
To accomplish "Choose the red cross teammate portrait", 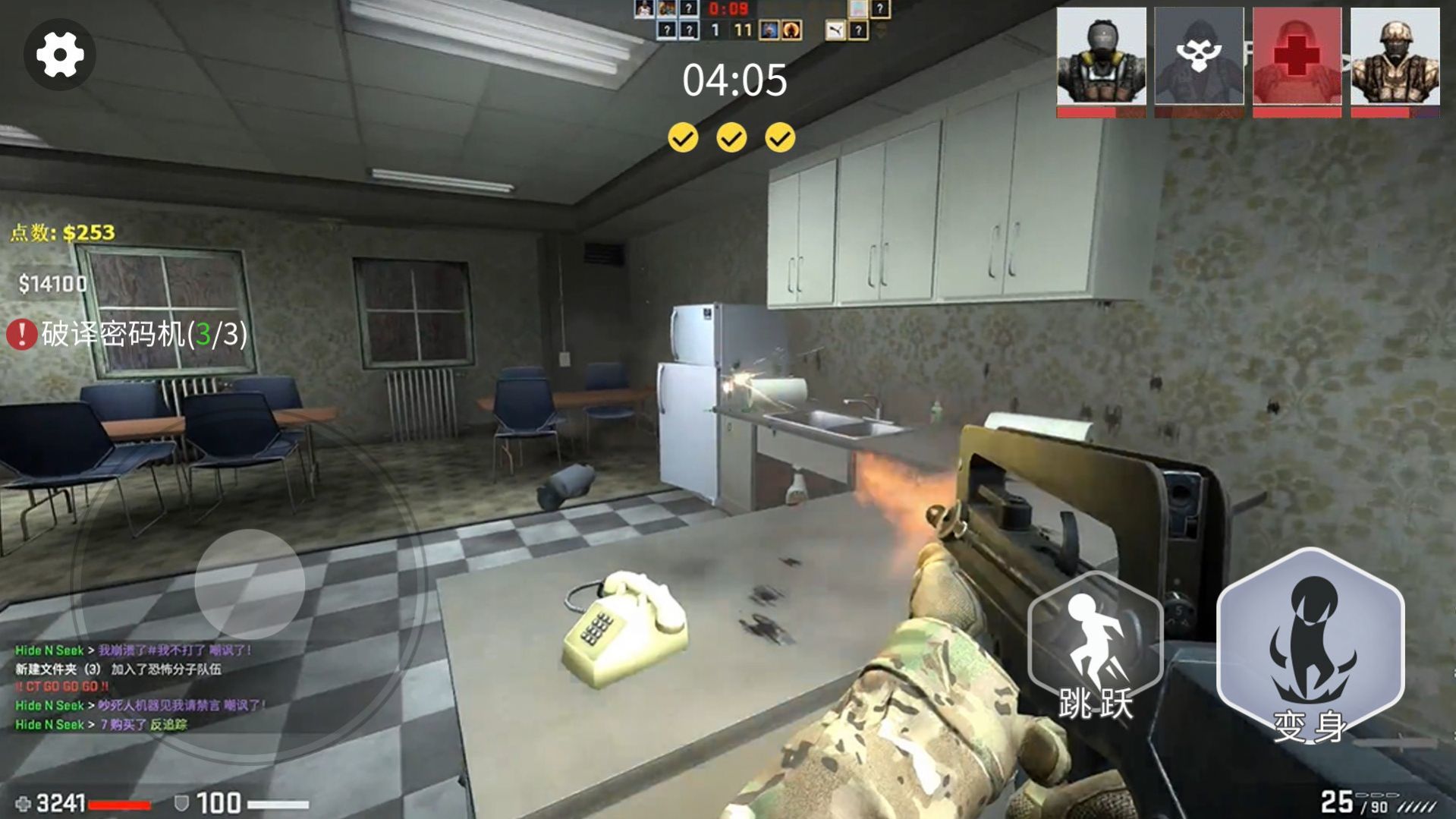I will click(x=1297, y=59).
